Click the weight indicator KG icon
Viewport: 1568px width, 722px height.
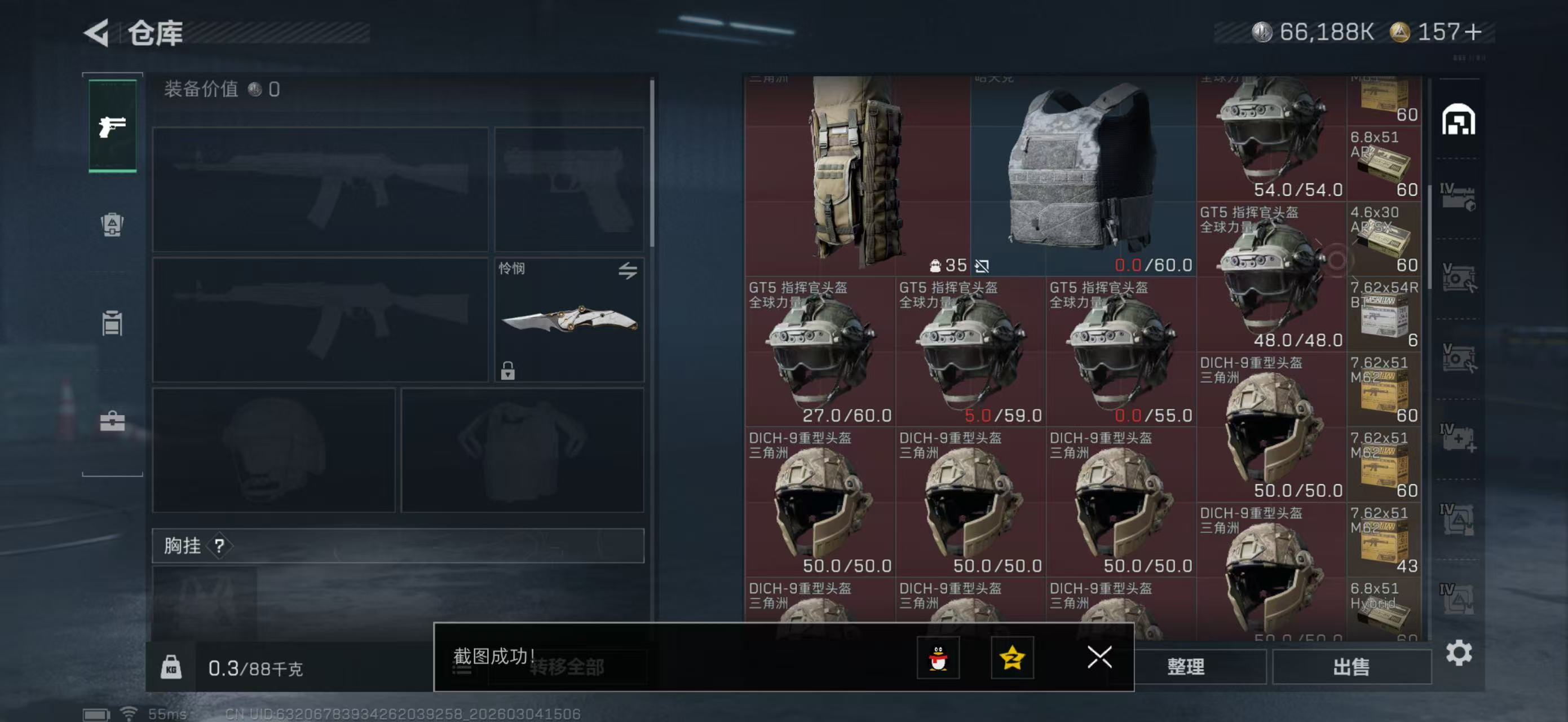[173, 667]
